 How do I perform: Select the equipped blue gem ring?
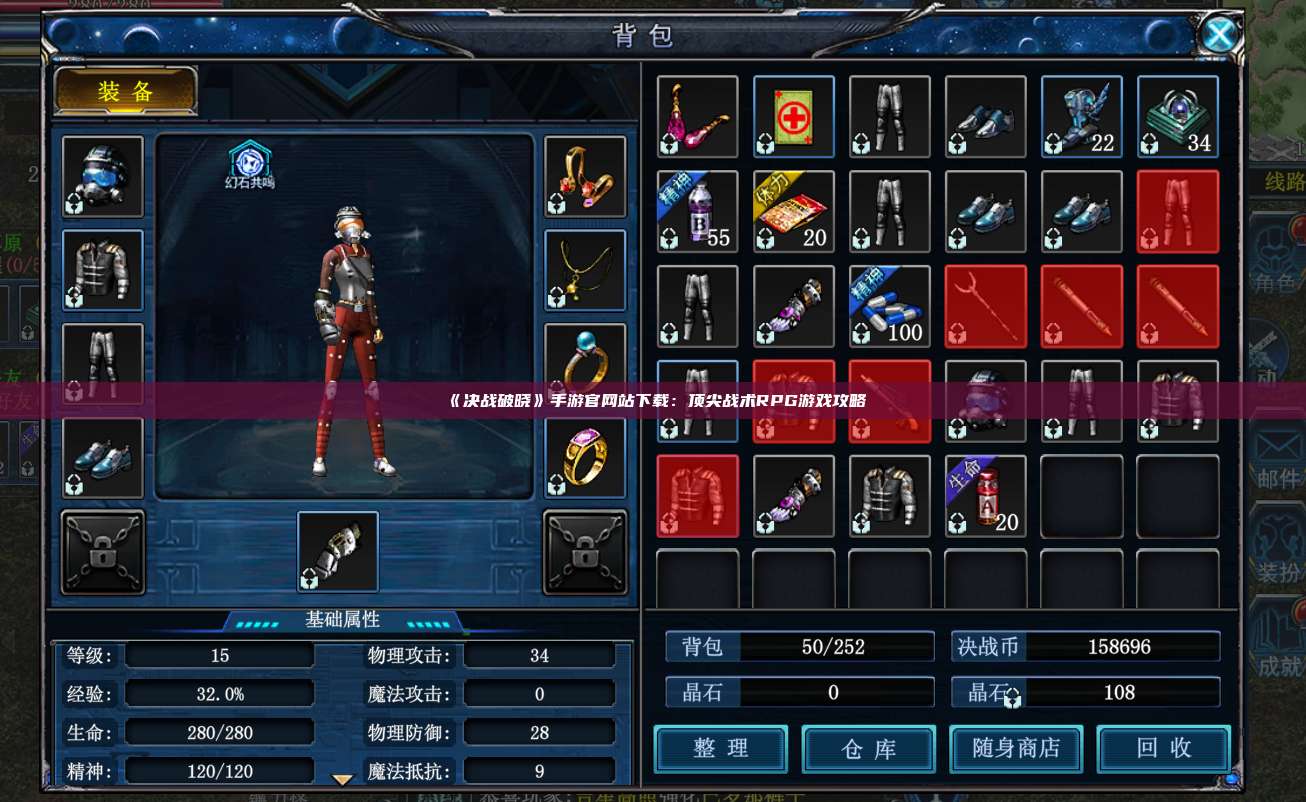[585, 362]
